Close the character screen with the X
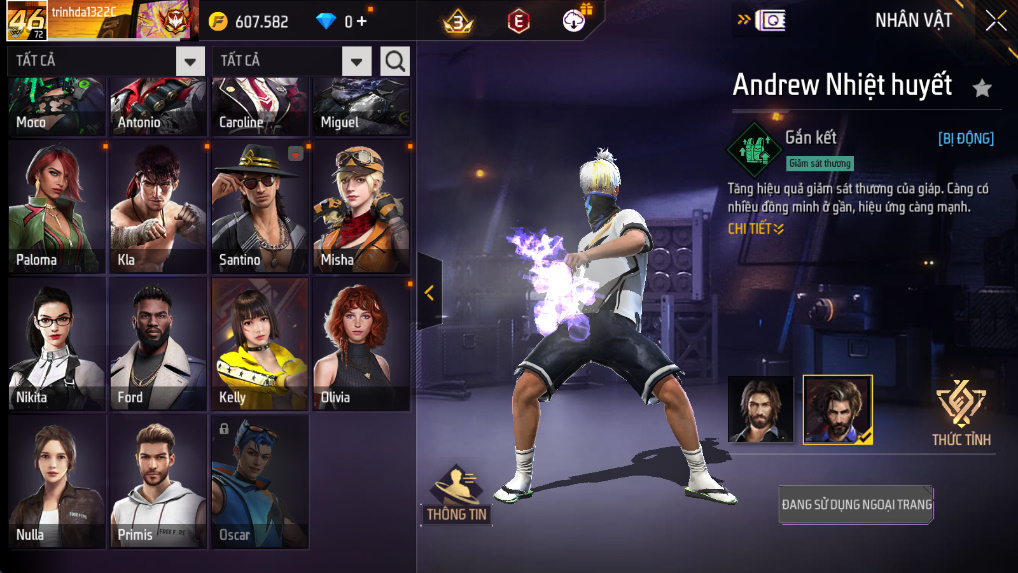Viewport: 1018px width, 573px height. (995, 21)
